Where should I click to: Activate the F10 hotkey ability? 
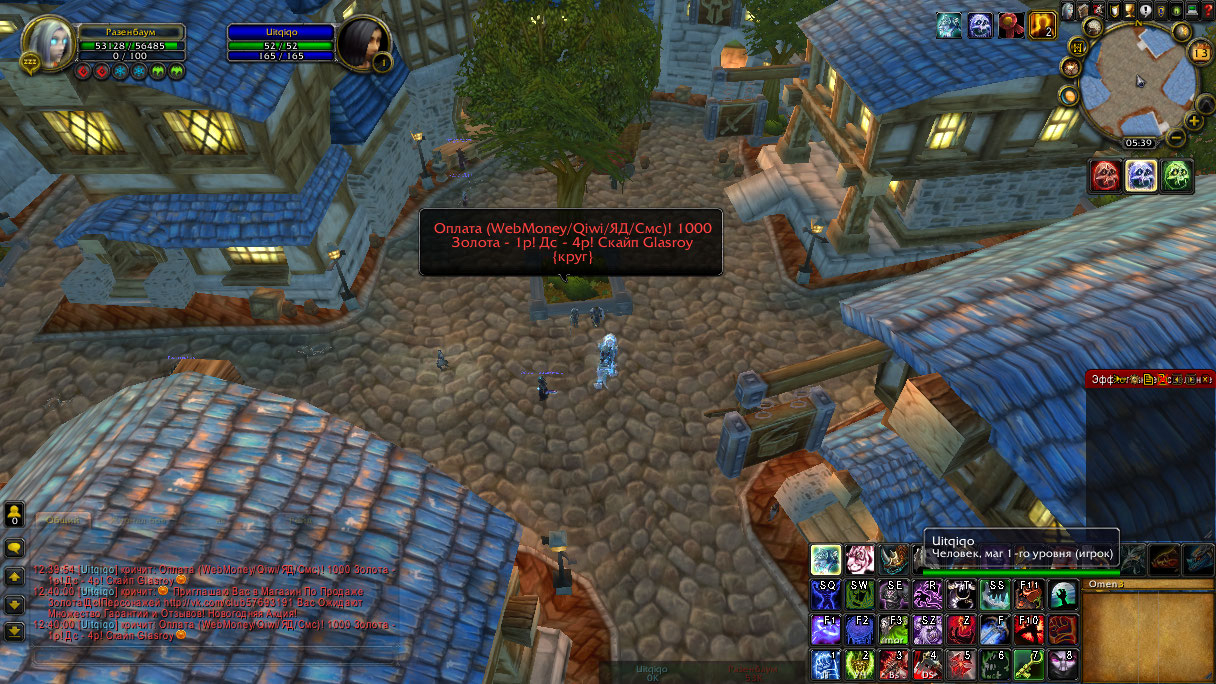coord(1027,630)
